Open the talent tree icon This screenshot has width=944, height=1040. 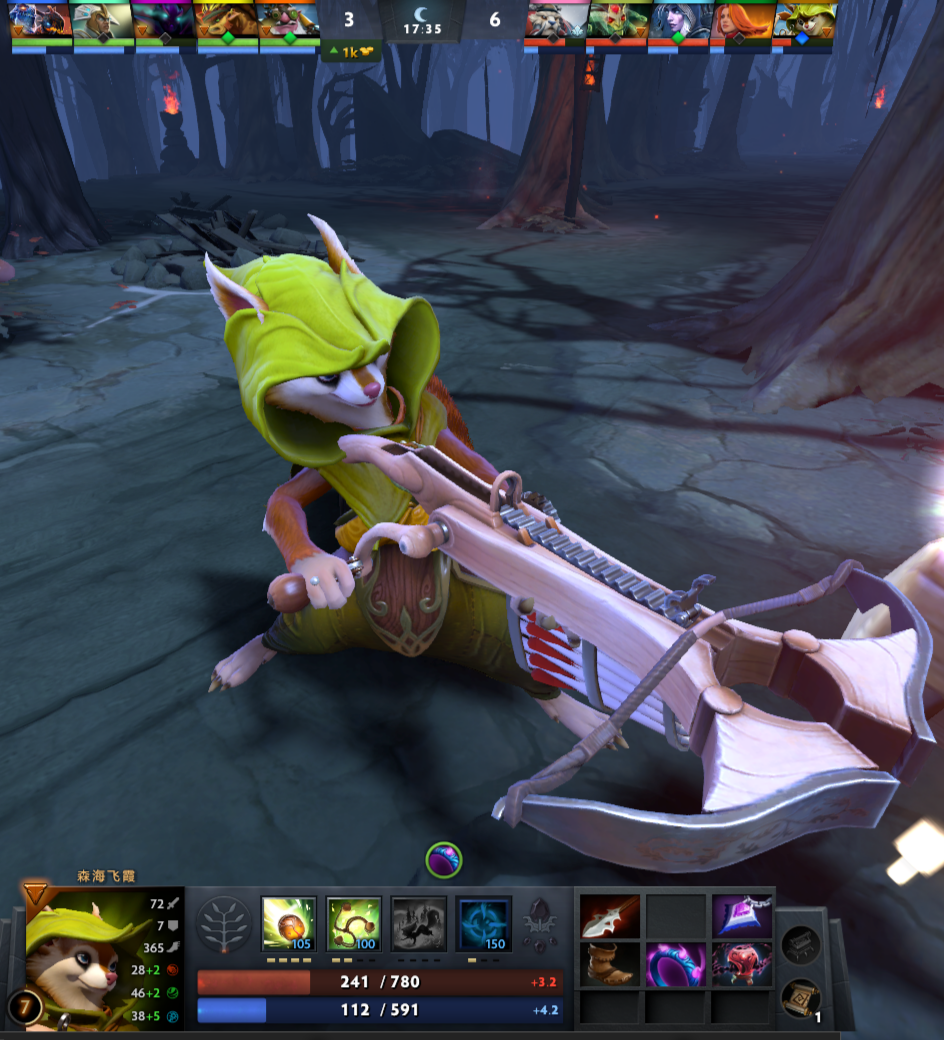pos(223,925)
